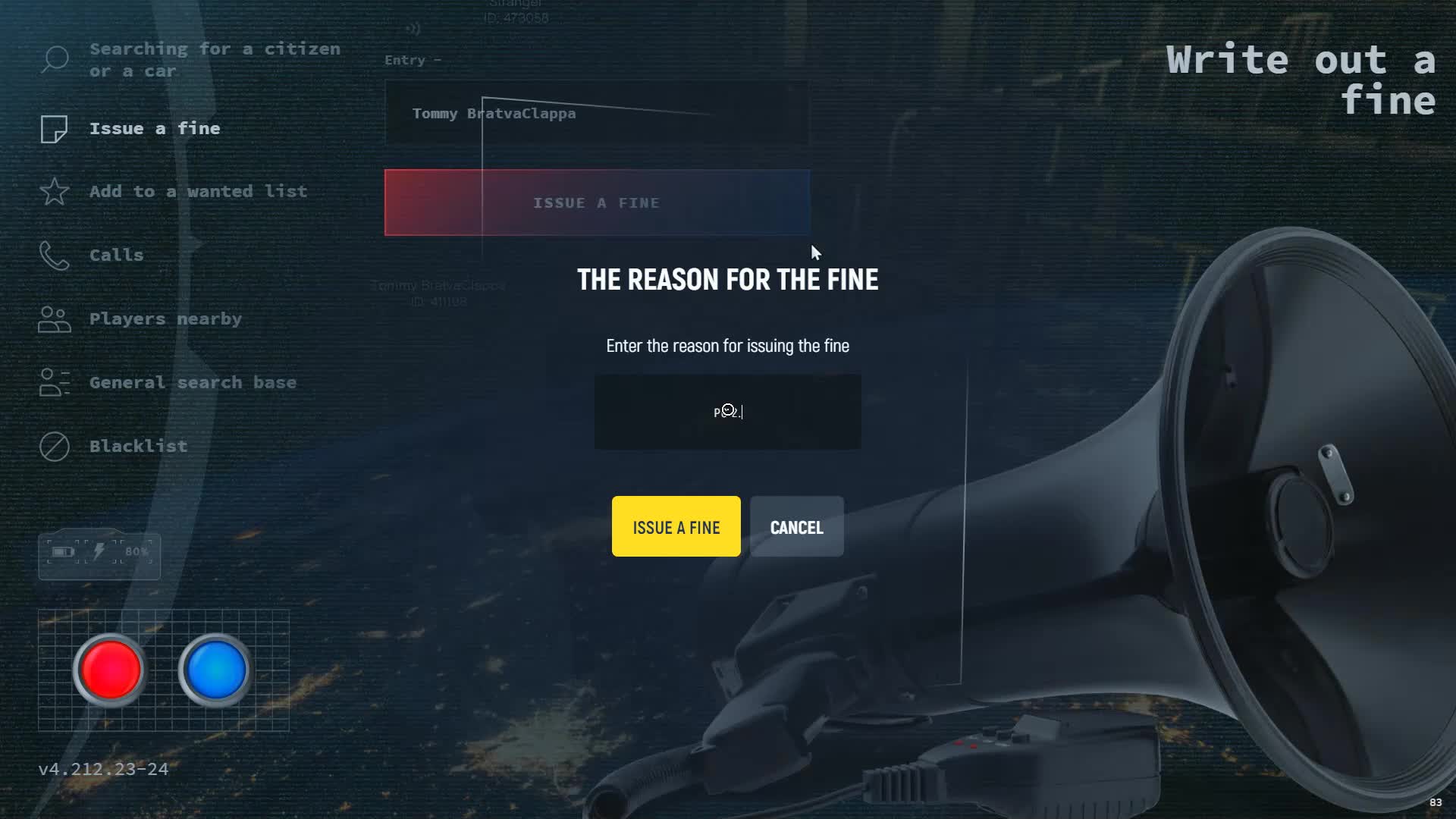The height and width of the screenshot is (819, 1456).
Task: Open the Blacklist section
Action: coord(138,447)
